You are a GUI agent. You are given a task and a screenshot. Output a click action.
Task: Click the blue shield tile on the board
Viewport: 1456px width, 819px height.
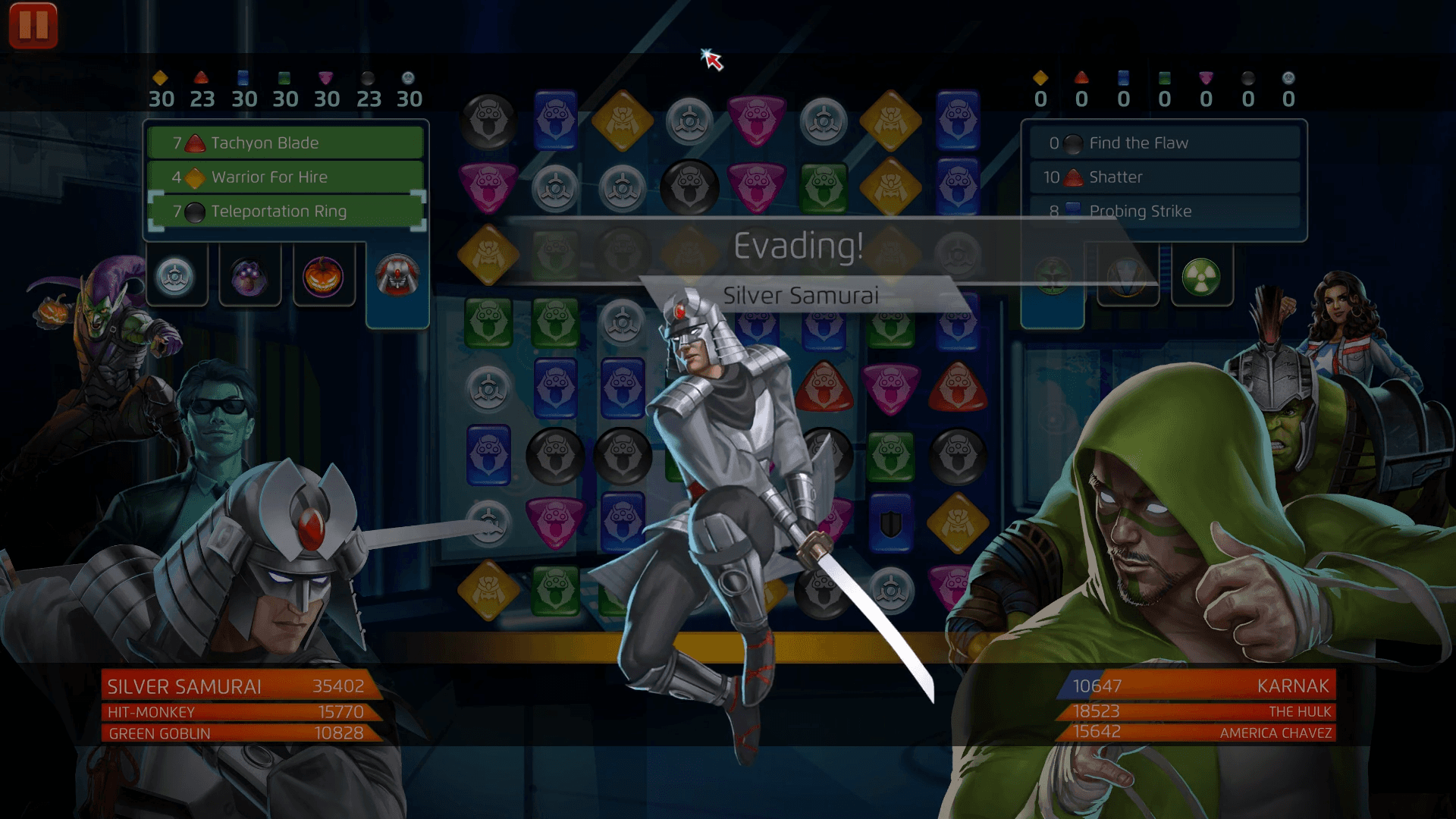[x=891, y=520]
